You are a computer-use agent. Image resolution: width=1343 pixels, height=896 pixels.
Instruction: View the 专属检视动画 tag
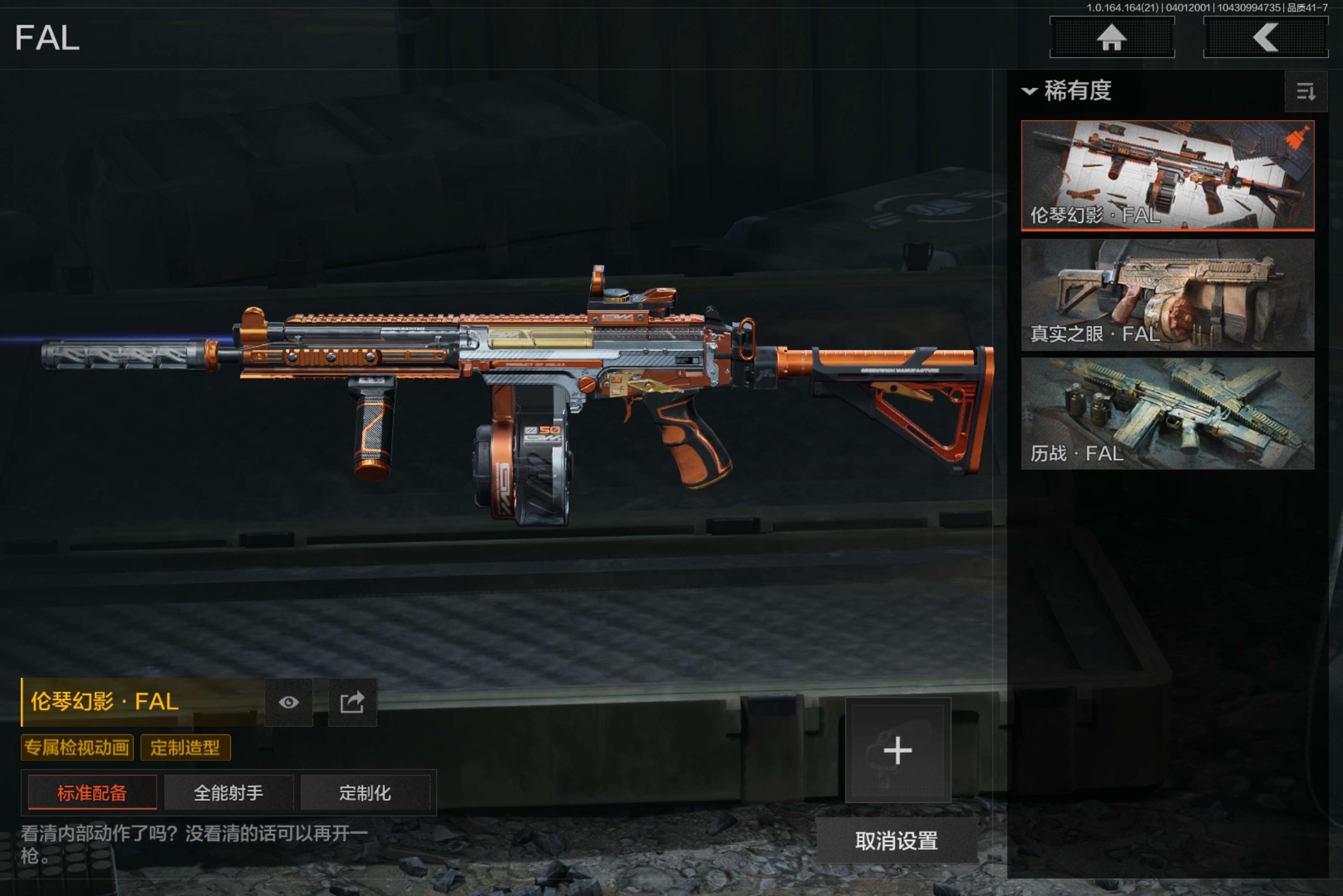click(77, 748)
